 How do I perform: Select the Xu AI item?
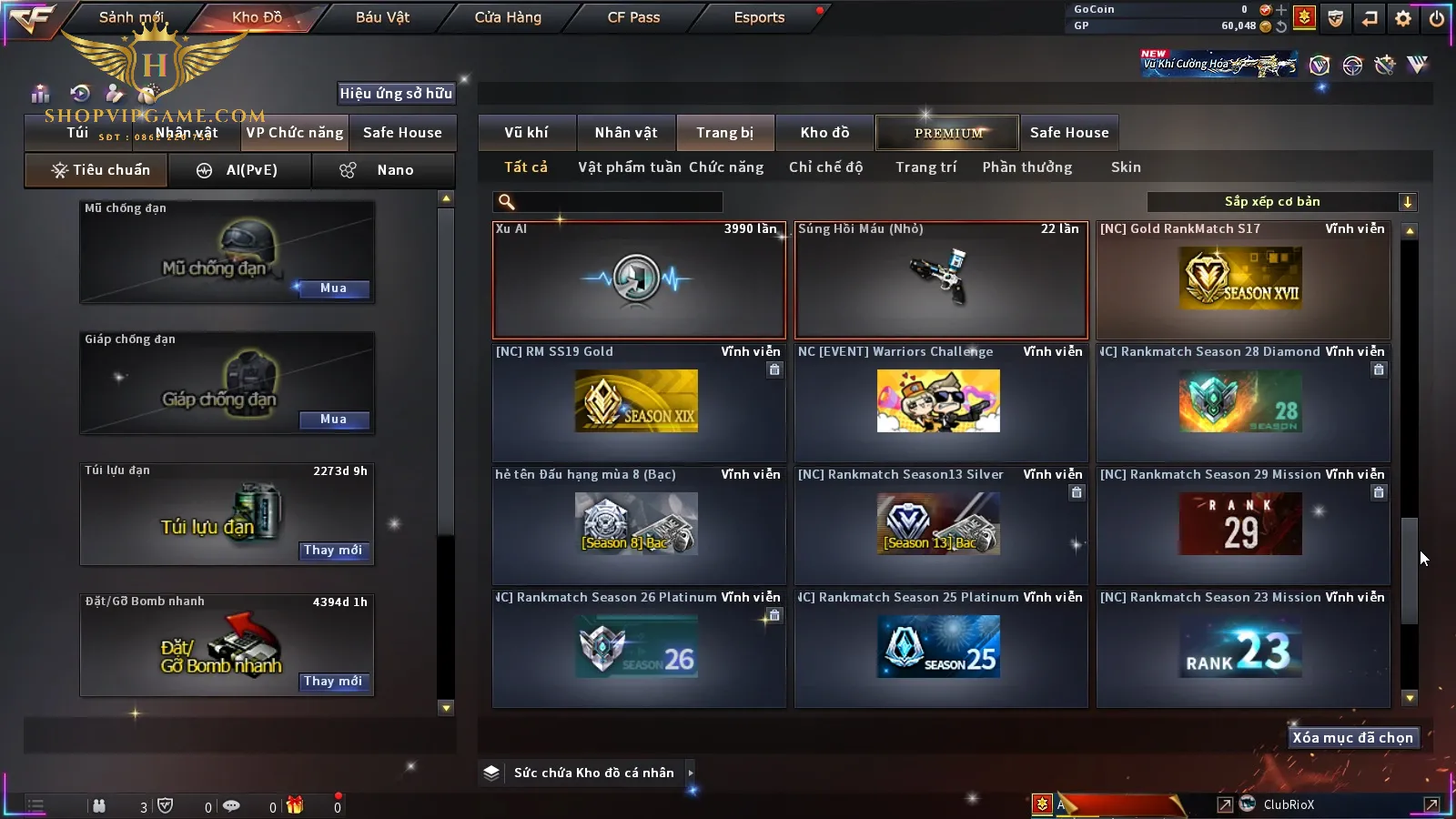[639, 280]
